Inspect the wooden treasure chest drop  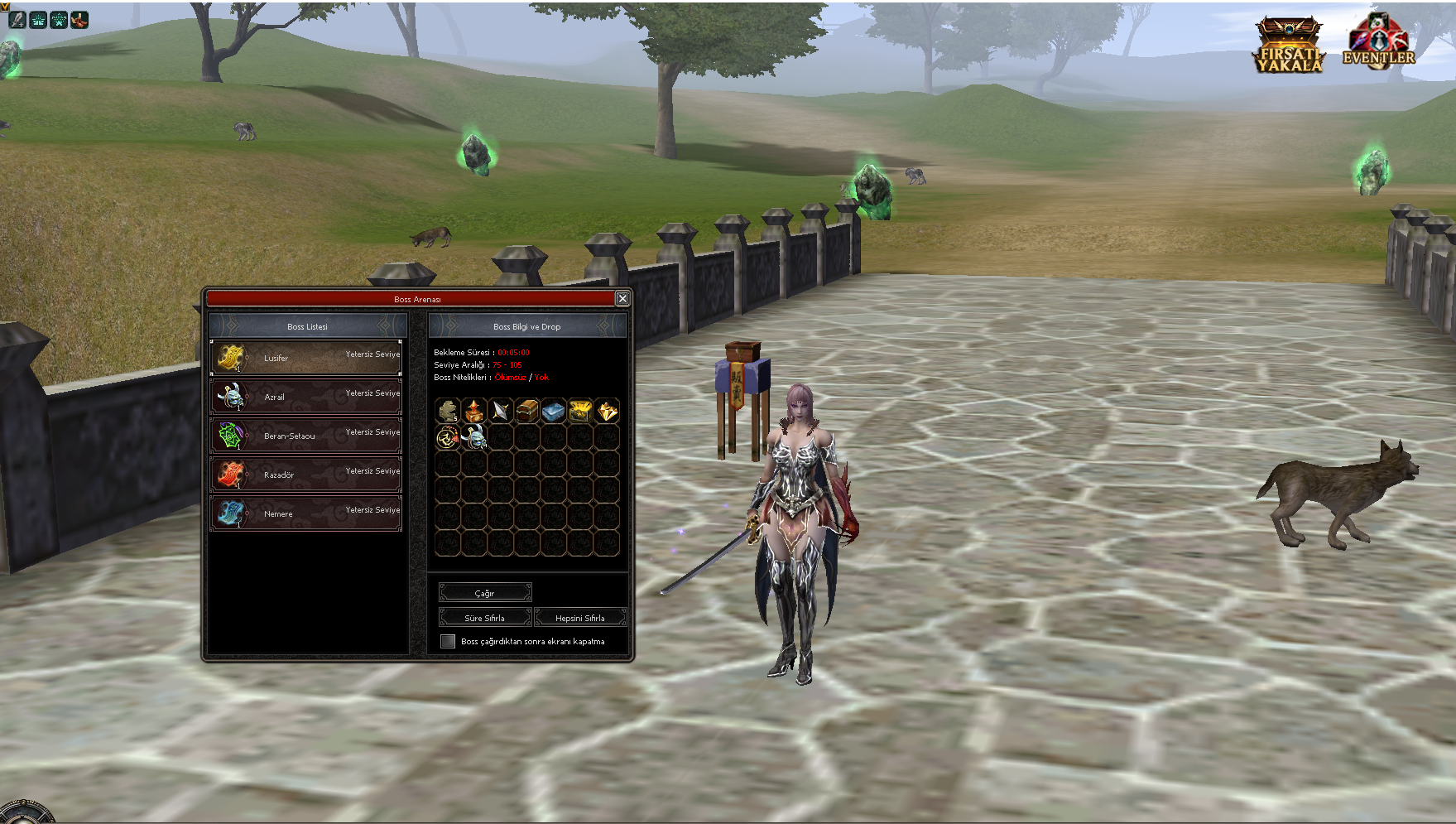click(527, 411)
